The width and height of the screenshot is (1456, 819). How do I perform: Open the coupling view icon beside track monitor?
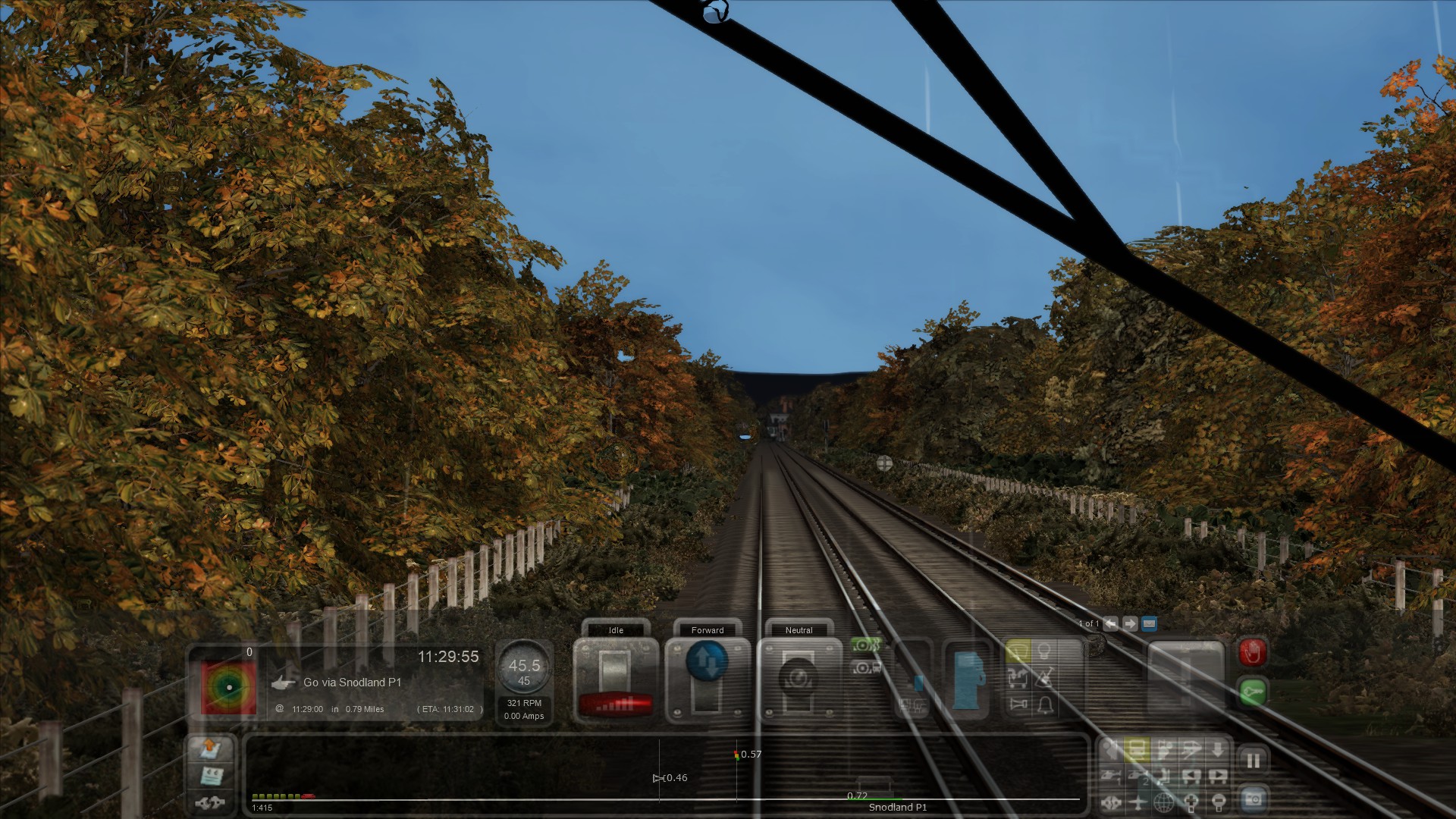[x=209, y=802]
